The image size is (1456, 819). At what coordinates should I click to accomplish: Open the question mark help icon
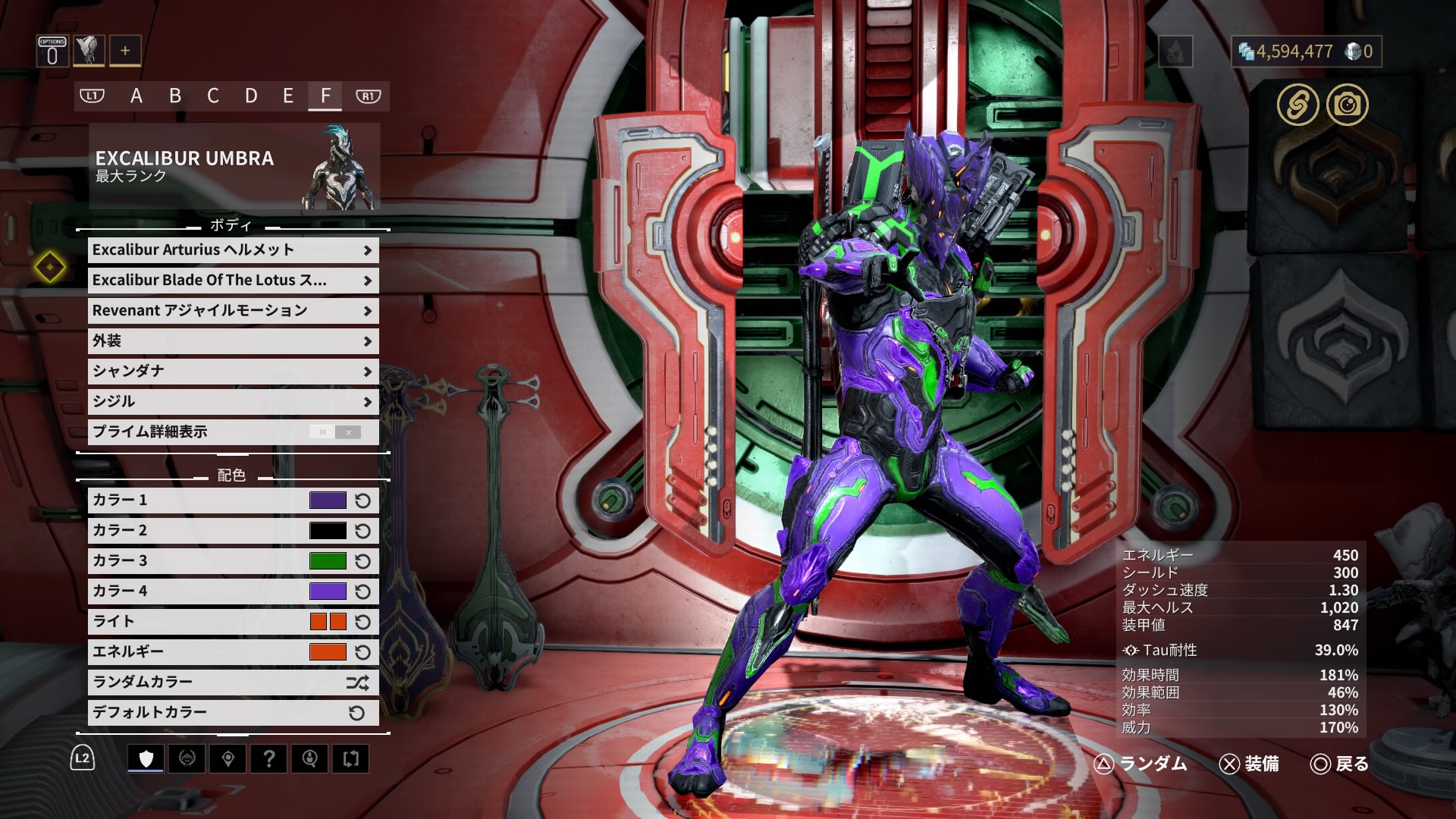pyautogui.click(x=270, y=758)
